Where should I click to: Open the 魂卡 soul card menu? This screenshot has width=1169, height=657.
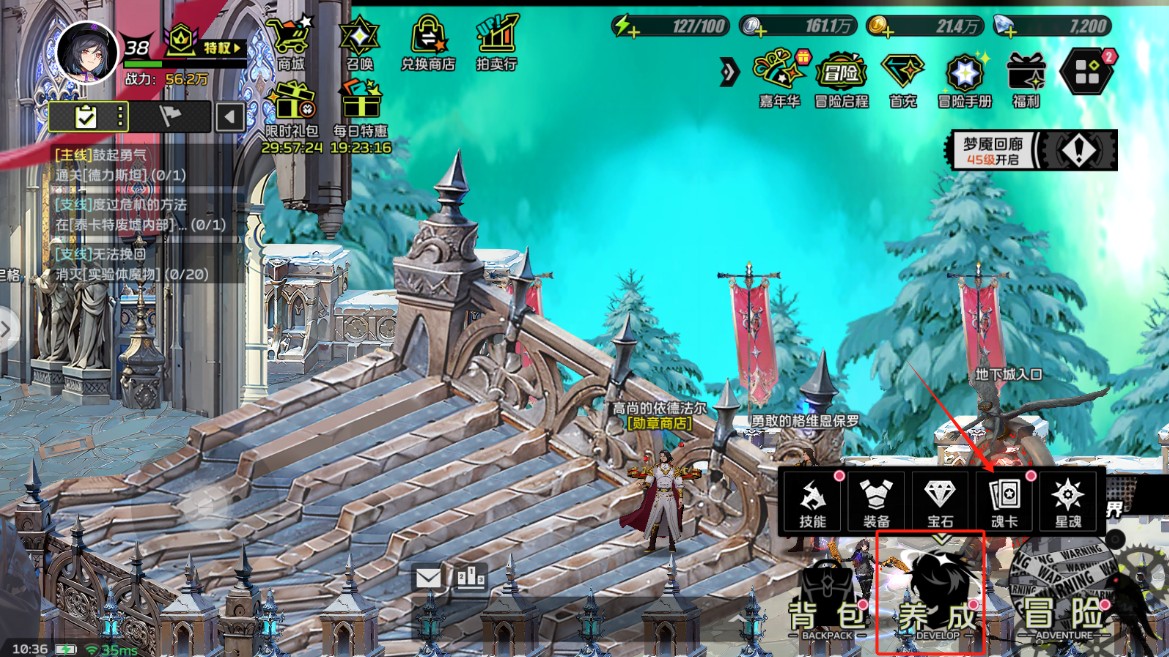[1003, 499]
